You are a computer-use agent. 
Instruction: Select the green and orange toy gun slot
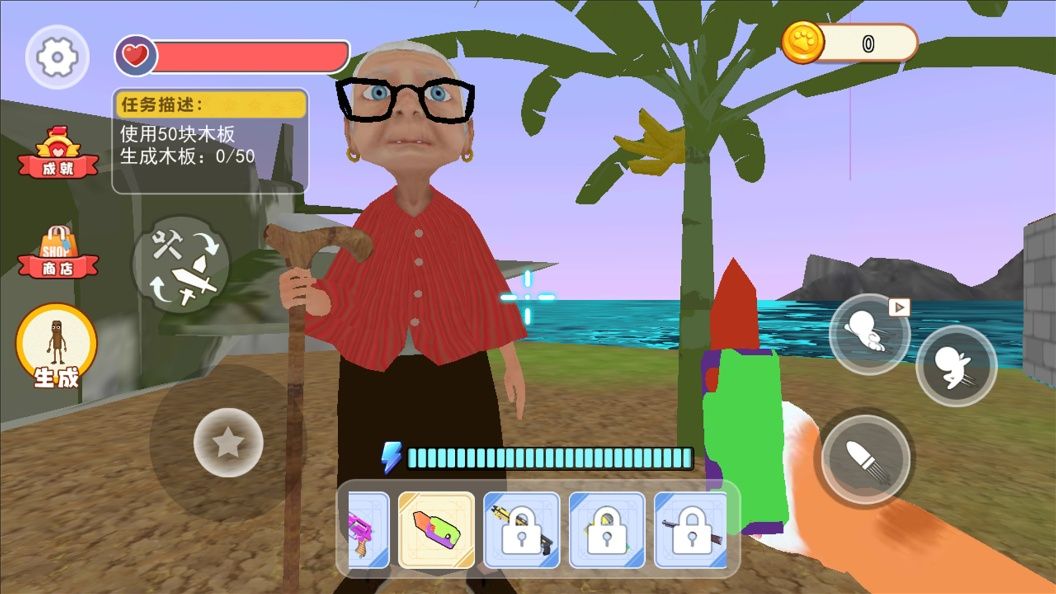point(437,530)
